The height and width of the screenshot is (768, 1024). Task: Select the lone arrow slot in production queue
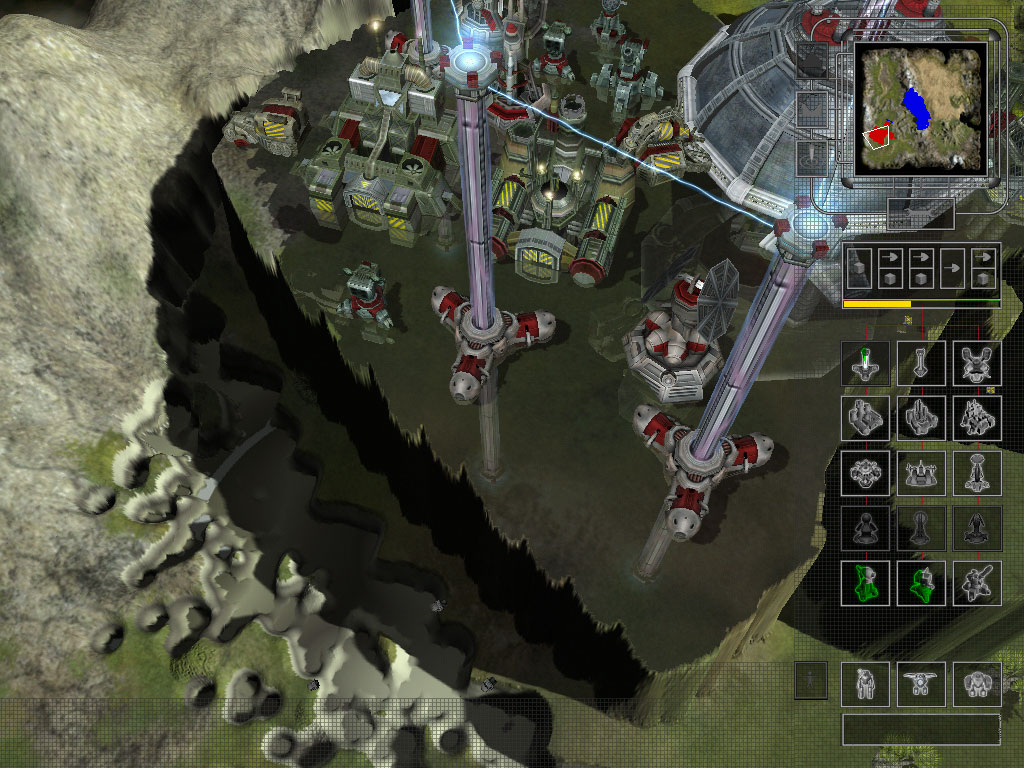click(954, 269)
